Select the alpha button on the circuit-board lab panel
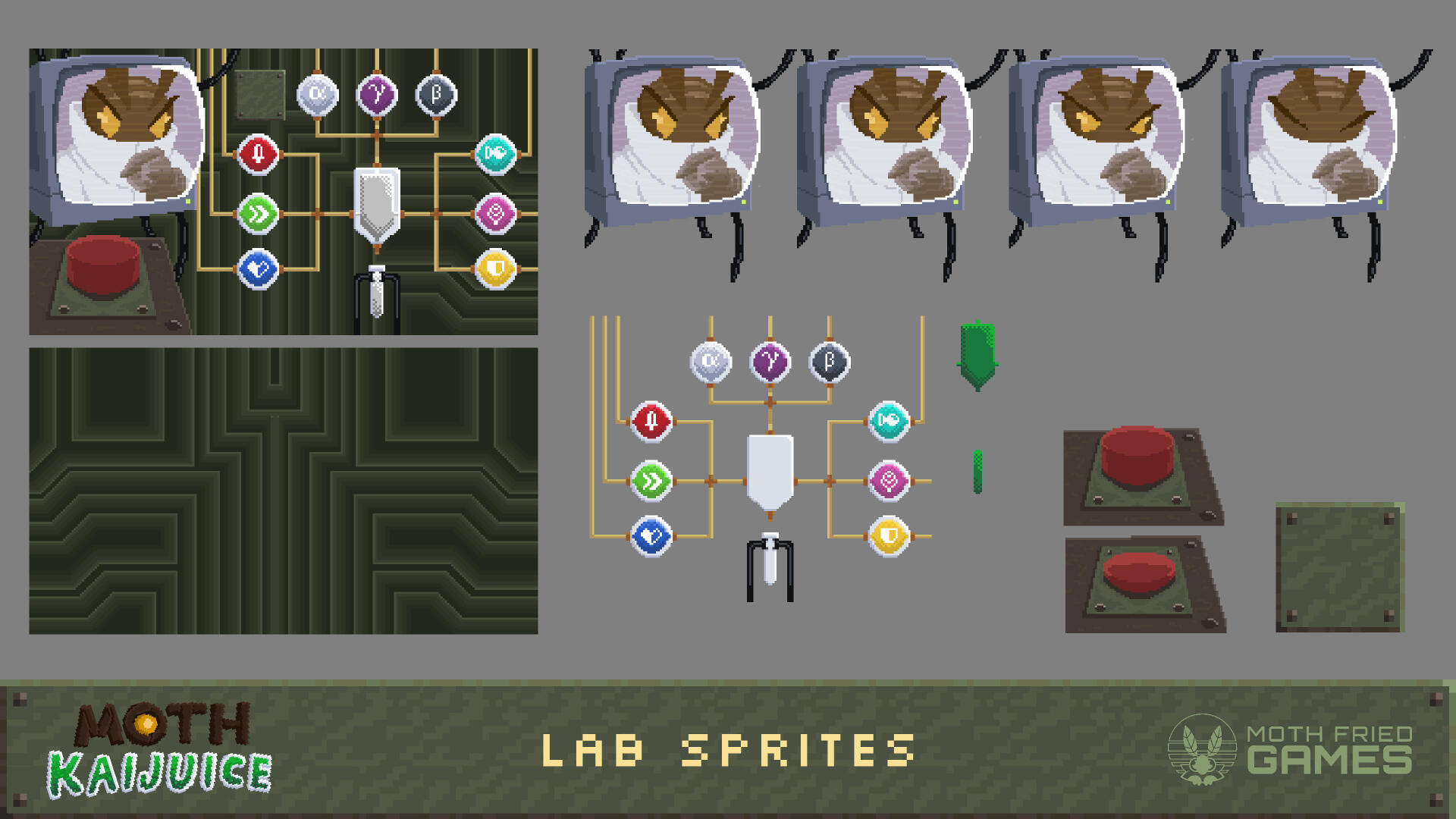1456x819 pixels. pyautogui.click(x=318, y=95)
